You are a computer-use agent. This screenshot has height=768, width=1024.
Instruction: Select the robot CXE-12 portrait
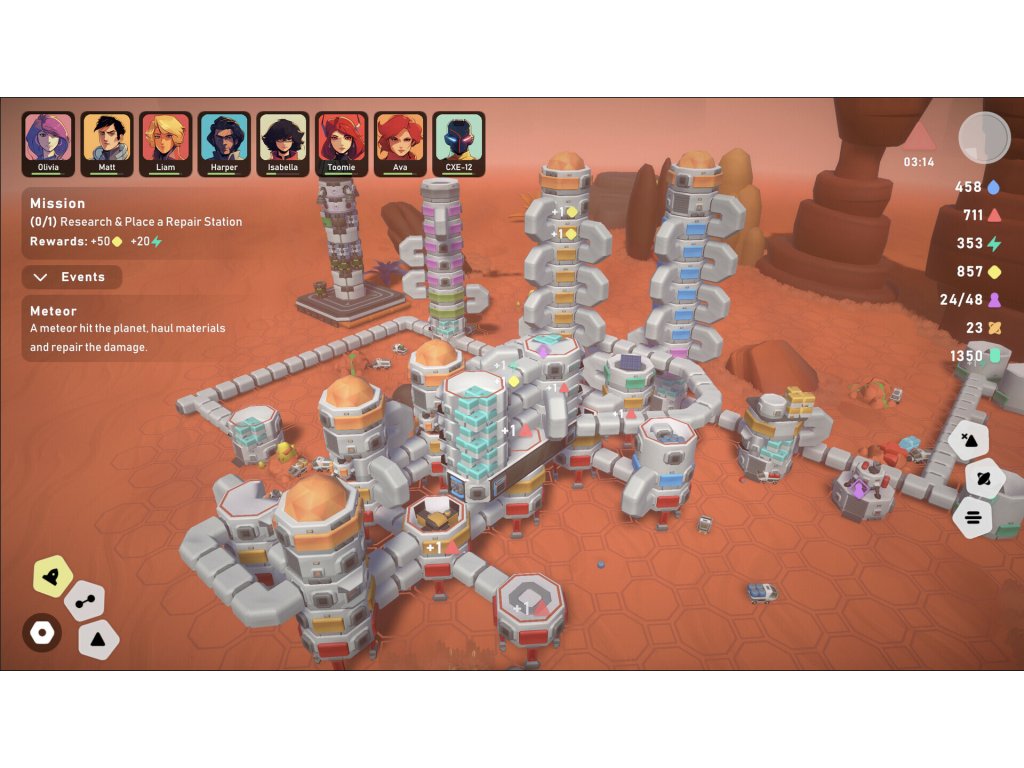click(x=459, y=143)
